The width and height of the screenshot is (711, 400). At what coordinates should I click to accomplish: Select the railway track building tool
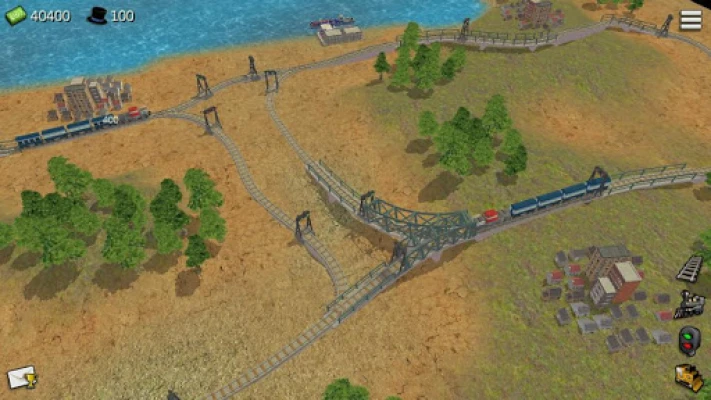(690, 267)
